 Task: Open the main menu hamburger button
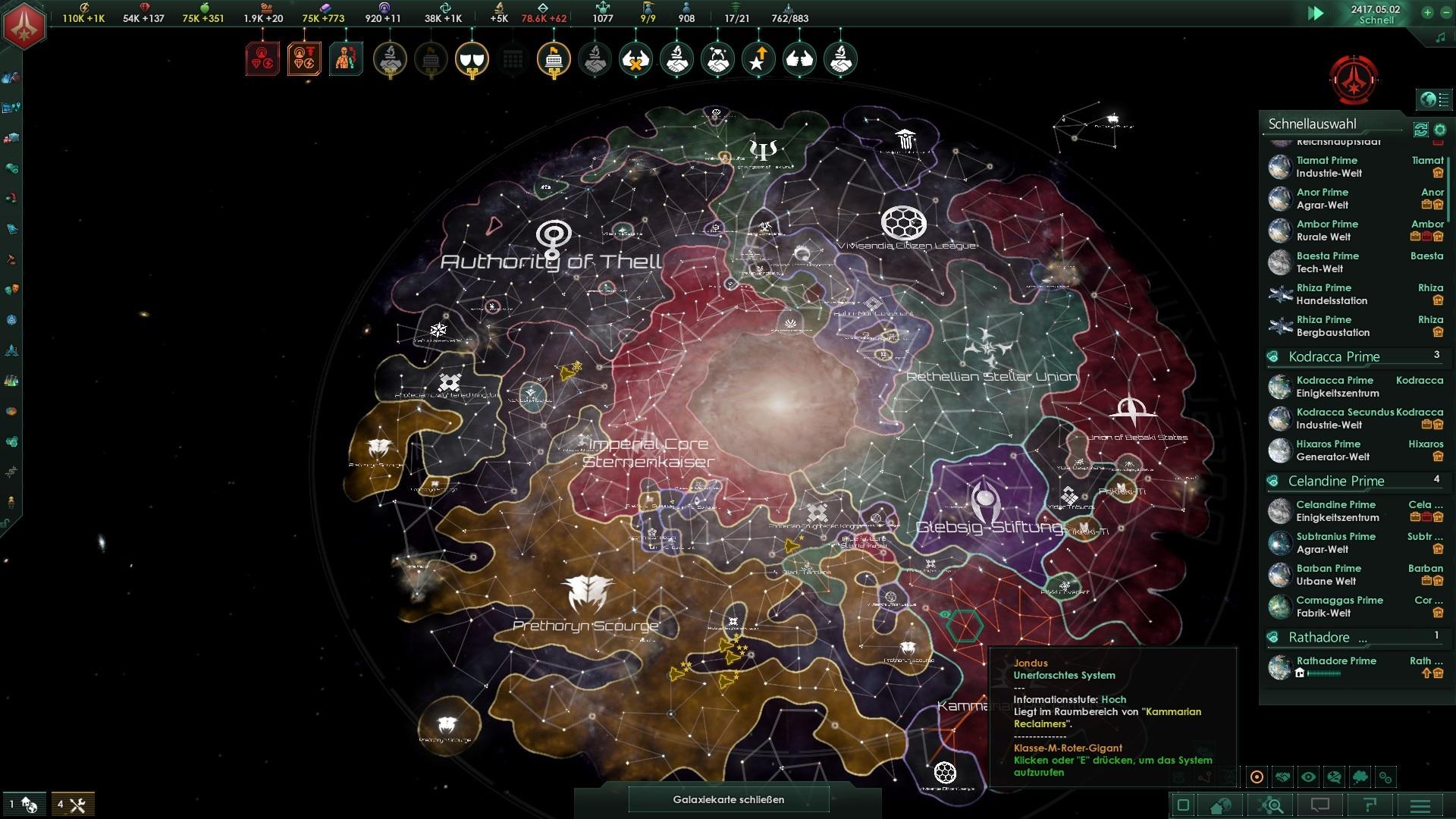(1420, 805)
